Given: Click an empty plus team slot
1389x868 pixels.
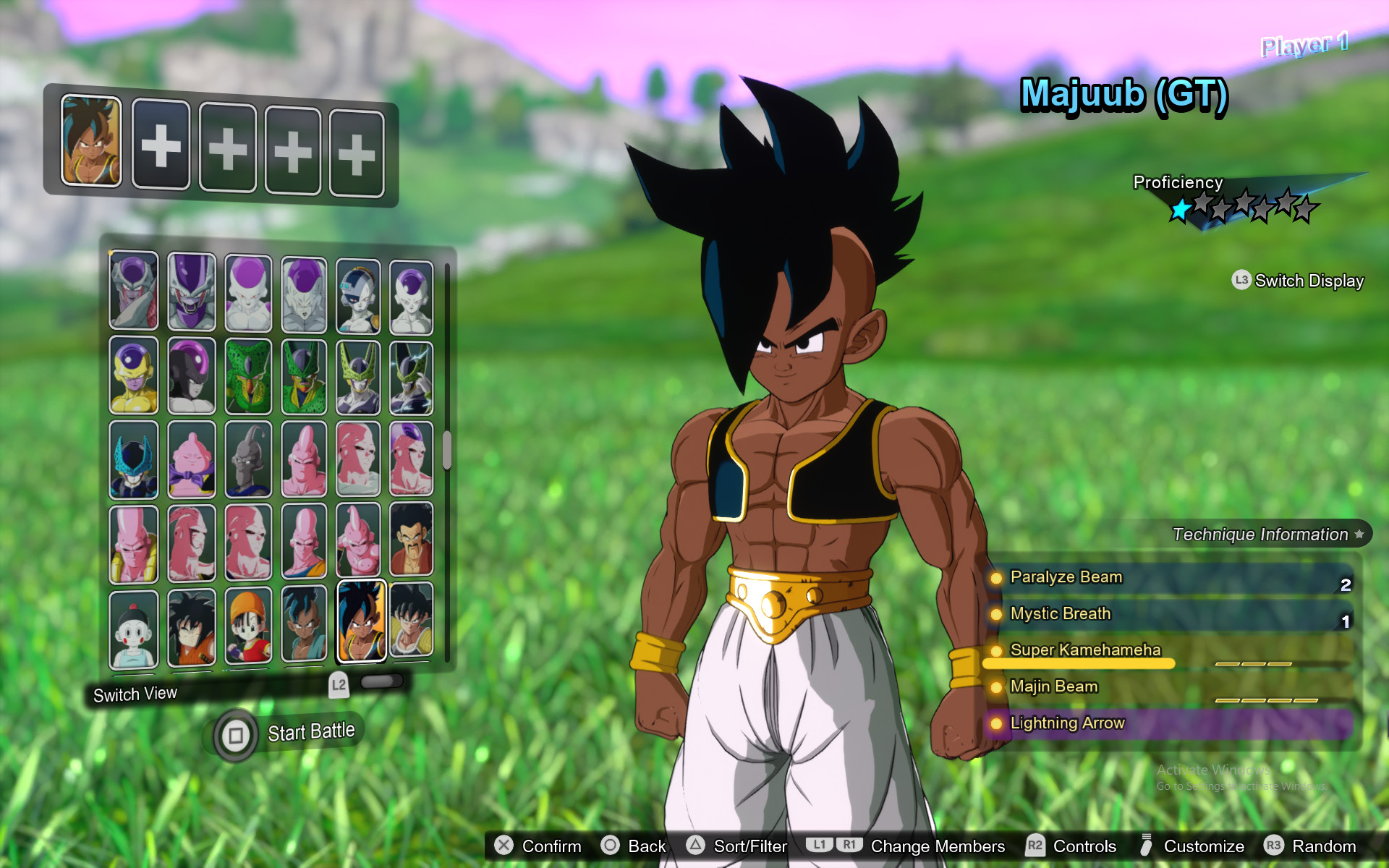Looking at the screenshot, I should tap(161, 147).
